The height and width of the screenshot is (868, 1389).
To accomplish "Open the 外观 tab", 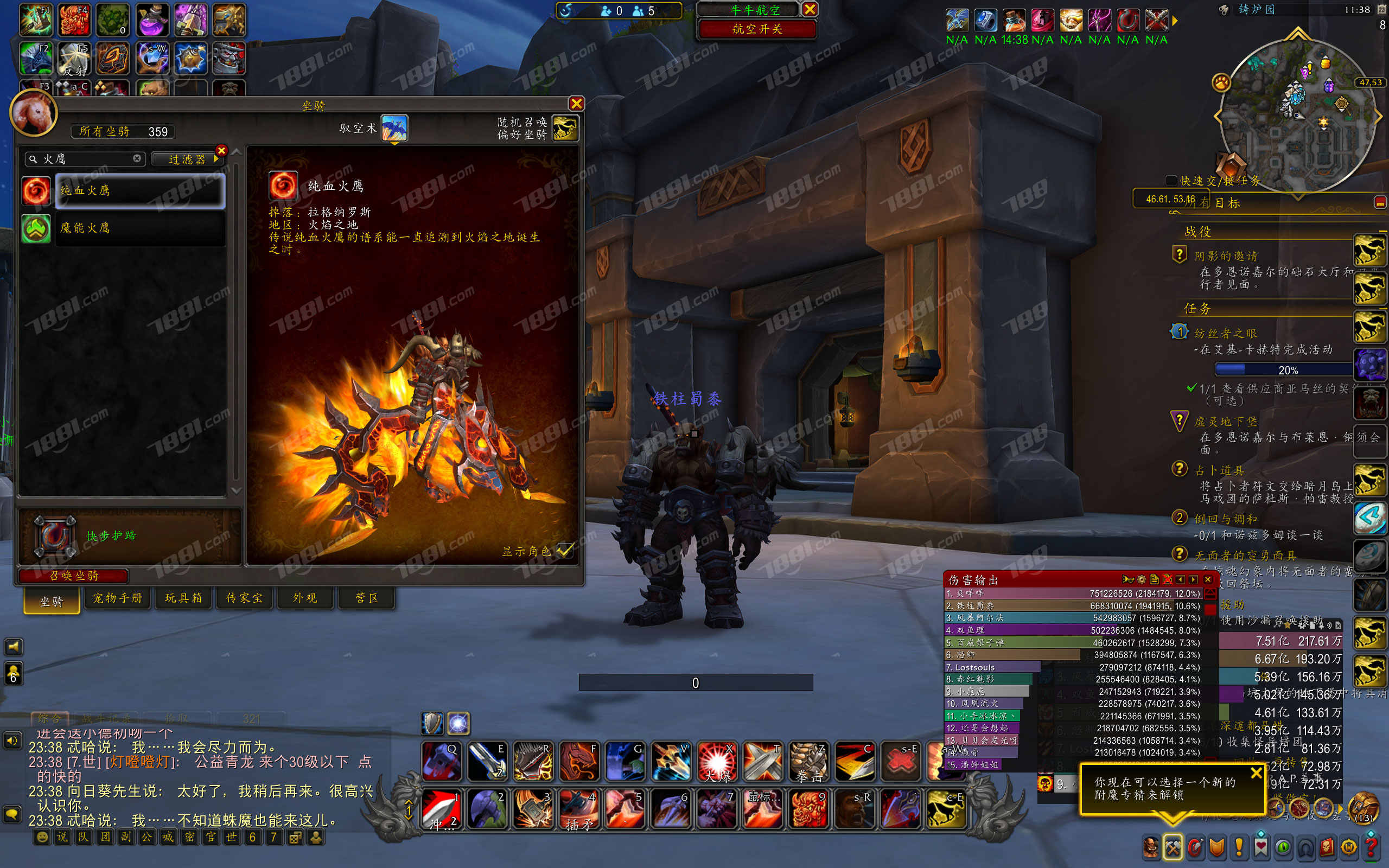I will click(305, 598).
